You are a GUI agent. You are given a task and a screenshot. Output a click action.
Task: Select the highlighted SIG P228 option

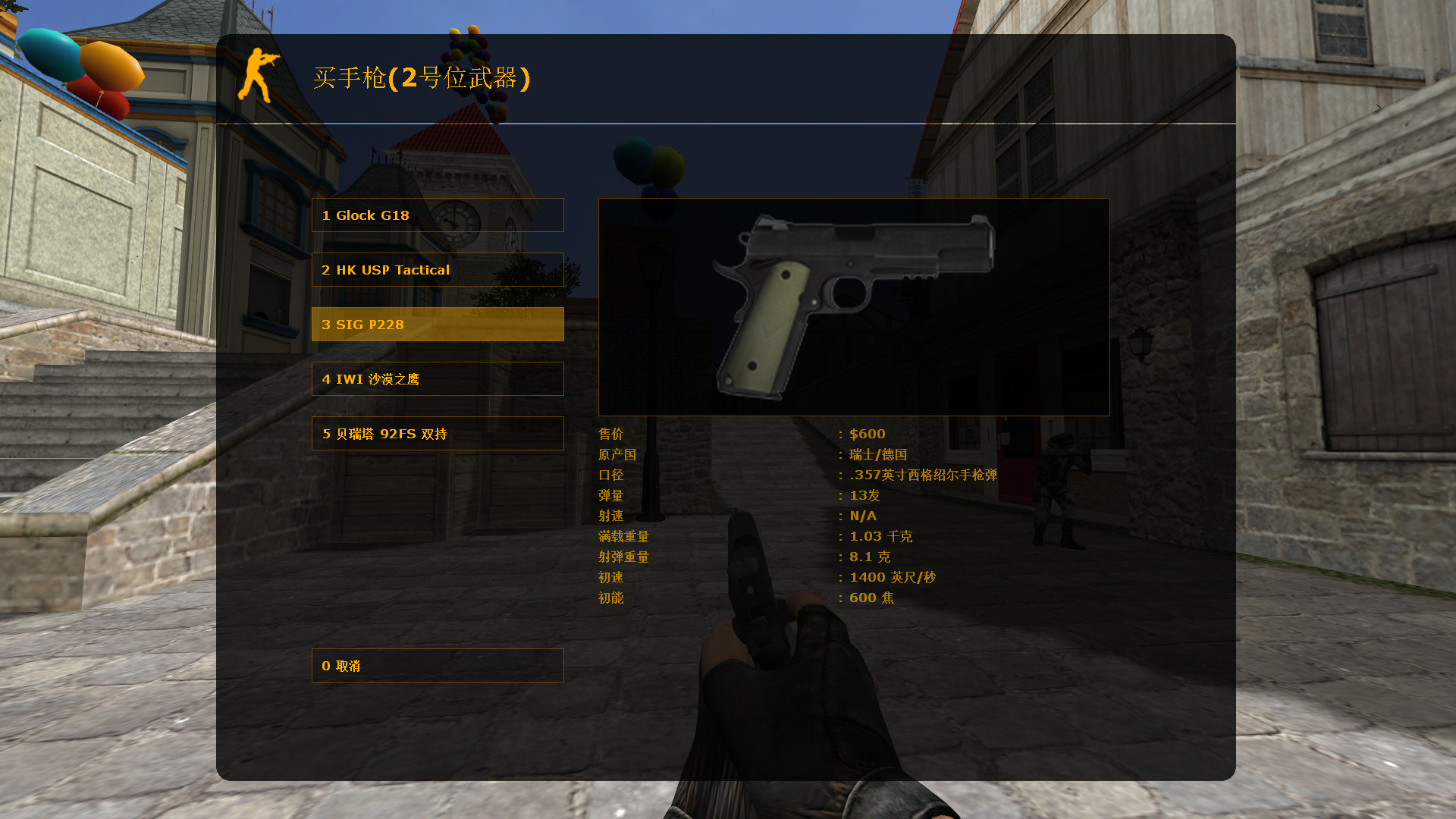click(437, 324)
